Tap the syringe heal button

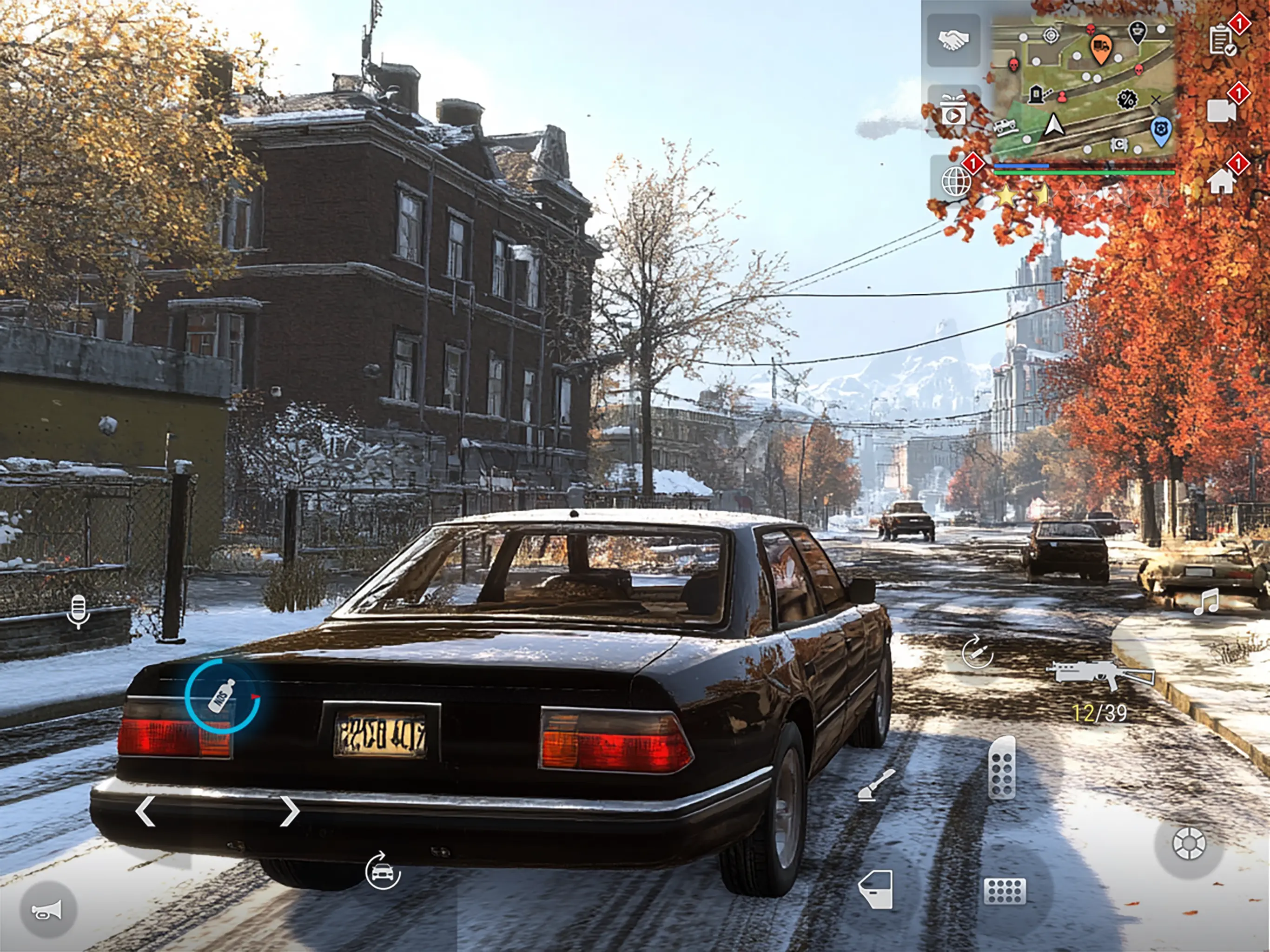(977, 652)
